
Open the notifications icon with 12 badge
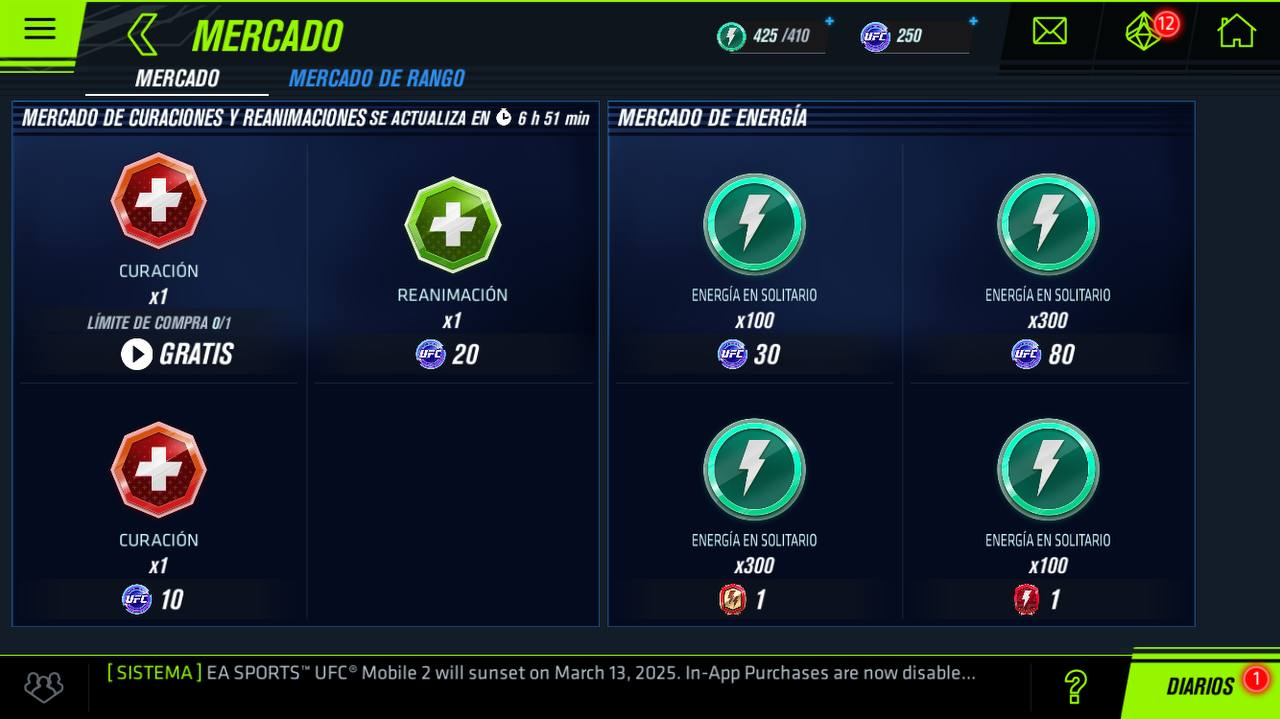[x=1145, y=31]
